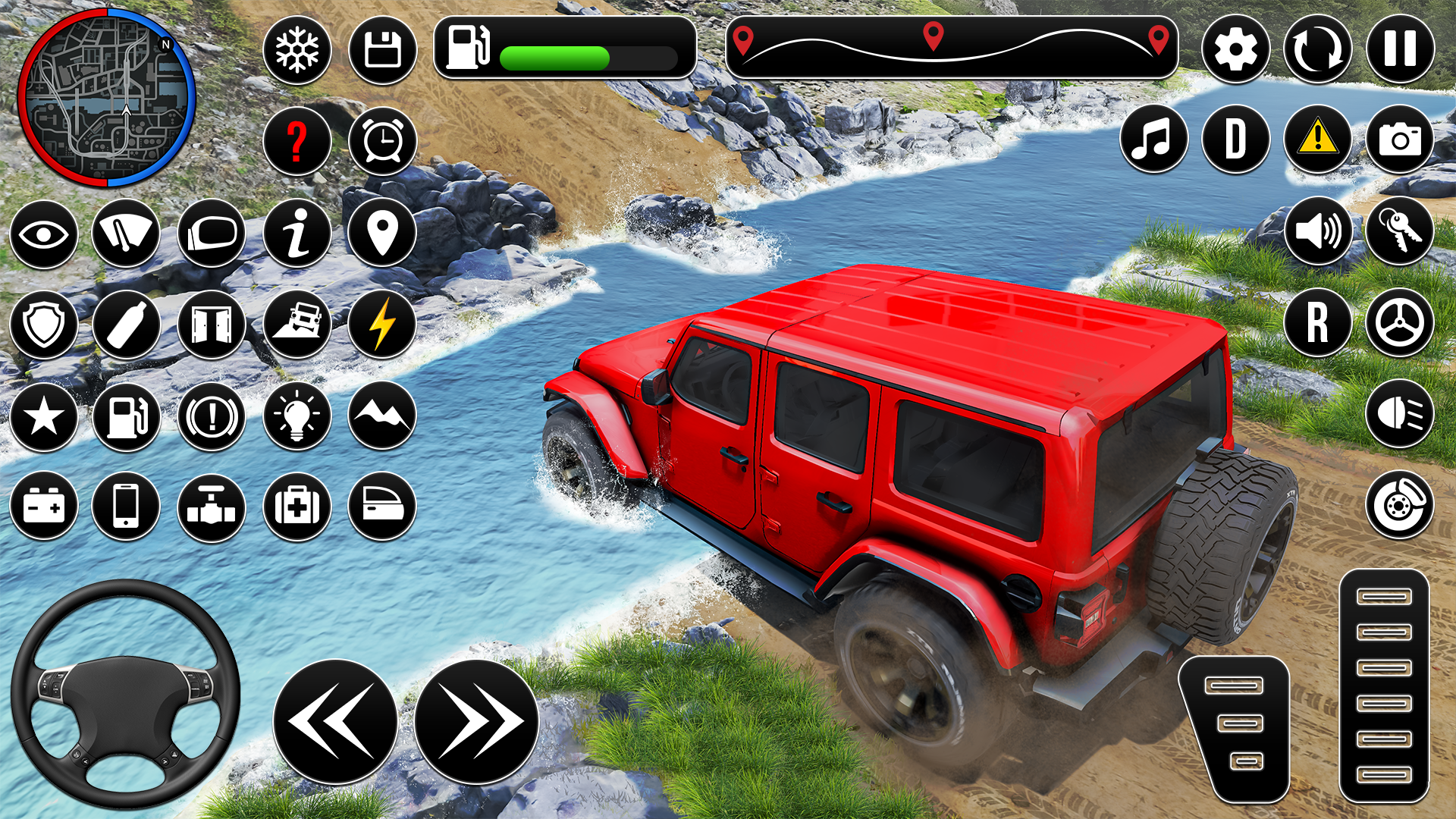Take a screenshot with the camera icon
The height and width of the screenshot is (819, 1456).
coord(1399,140)
